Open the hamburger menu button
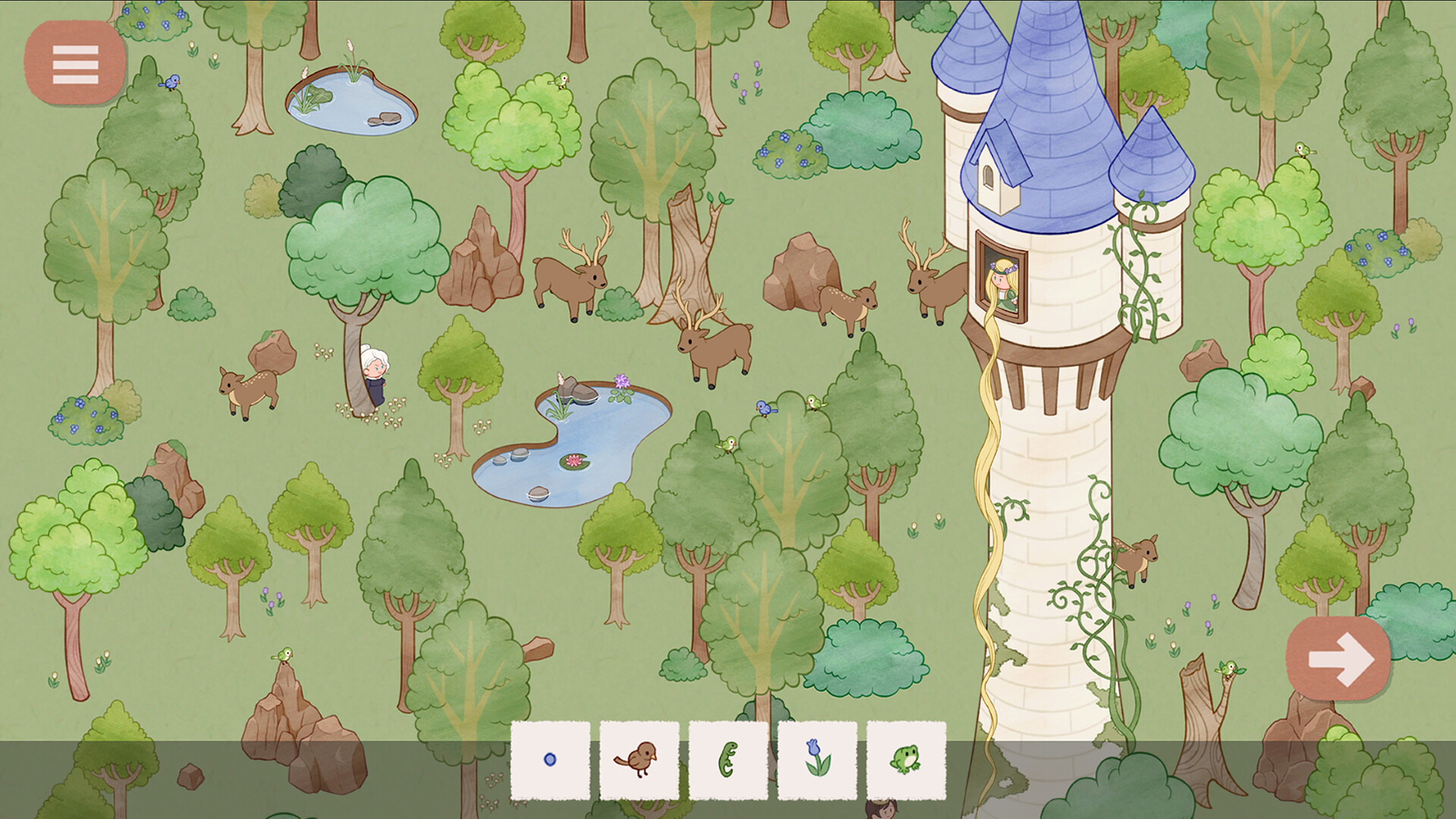1456x819 pixels. tap(75, 66)
